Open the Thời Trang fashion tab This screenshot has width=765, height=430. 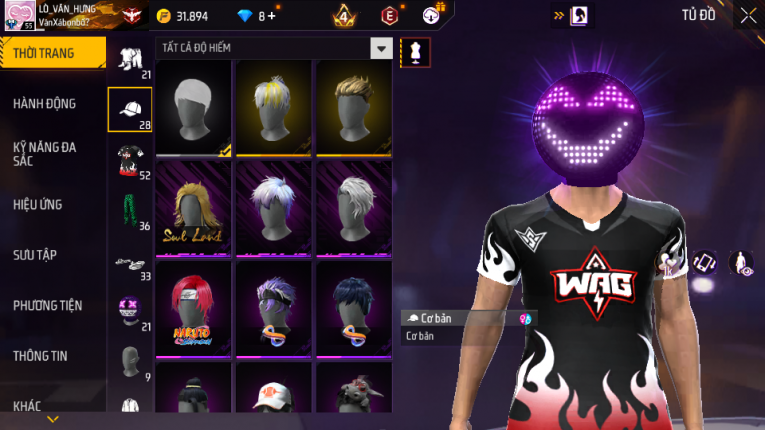point(52,53)
